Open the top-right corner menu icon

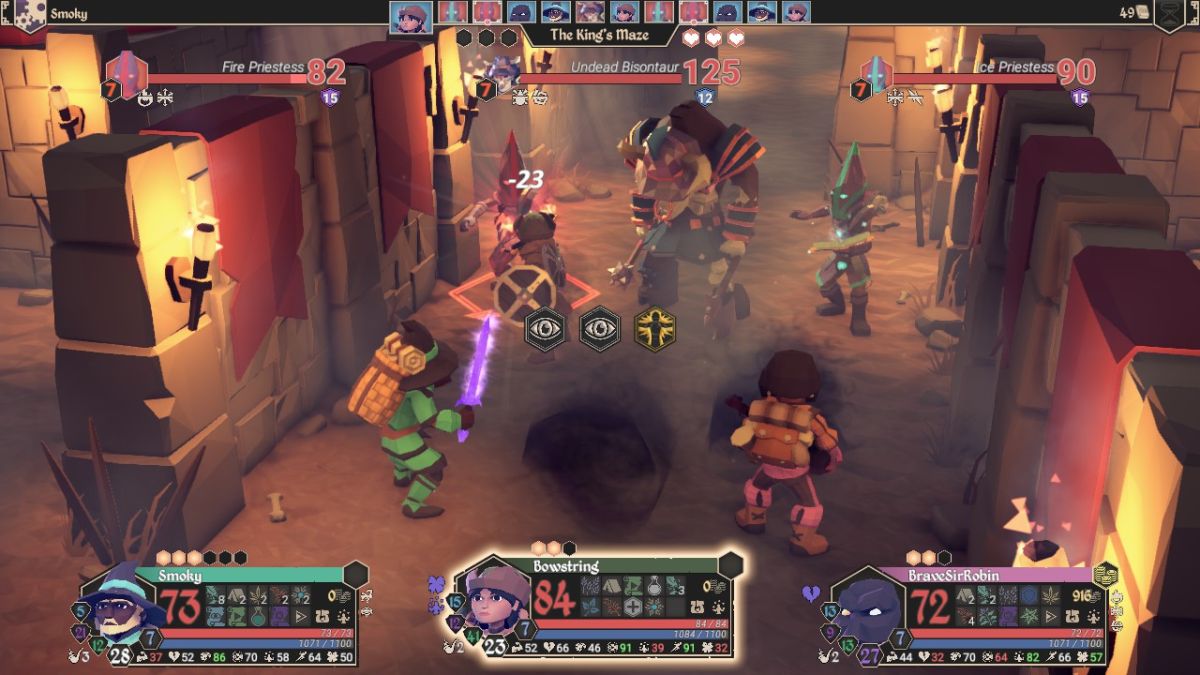(x=1170, y=14)
